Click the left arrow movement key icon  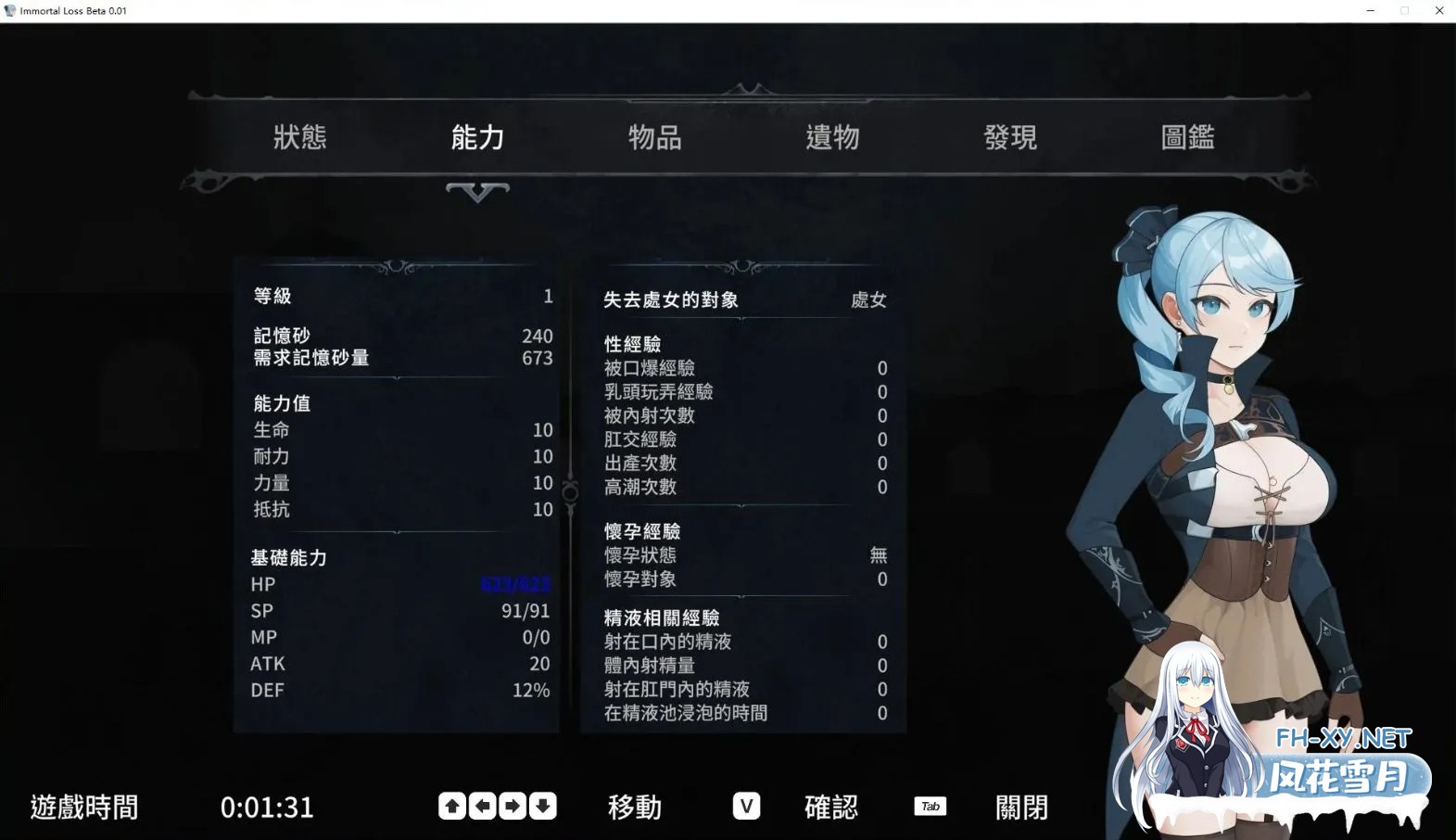[482, 807]
